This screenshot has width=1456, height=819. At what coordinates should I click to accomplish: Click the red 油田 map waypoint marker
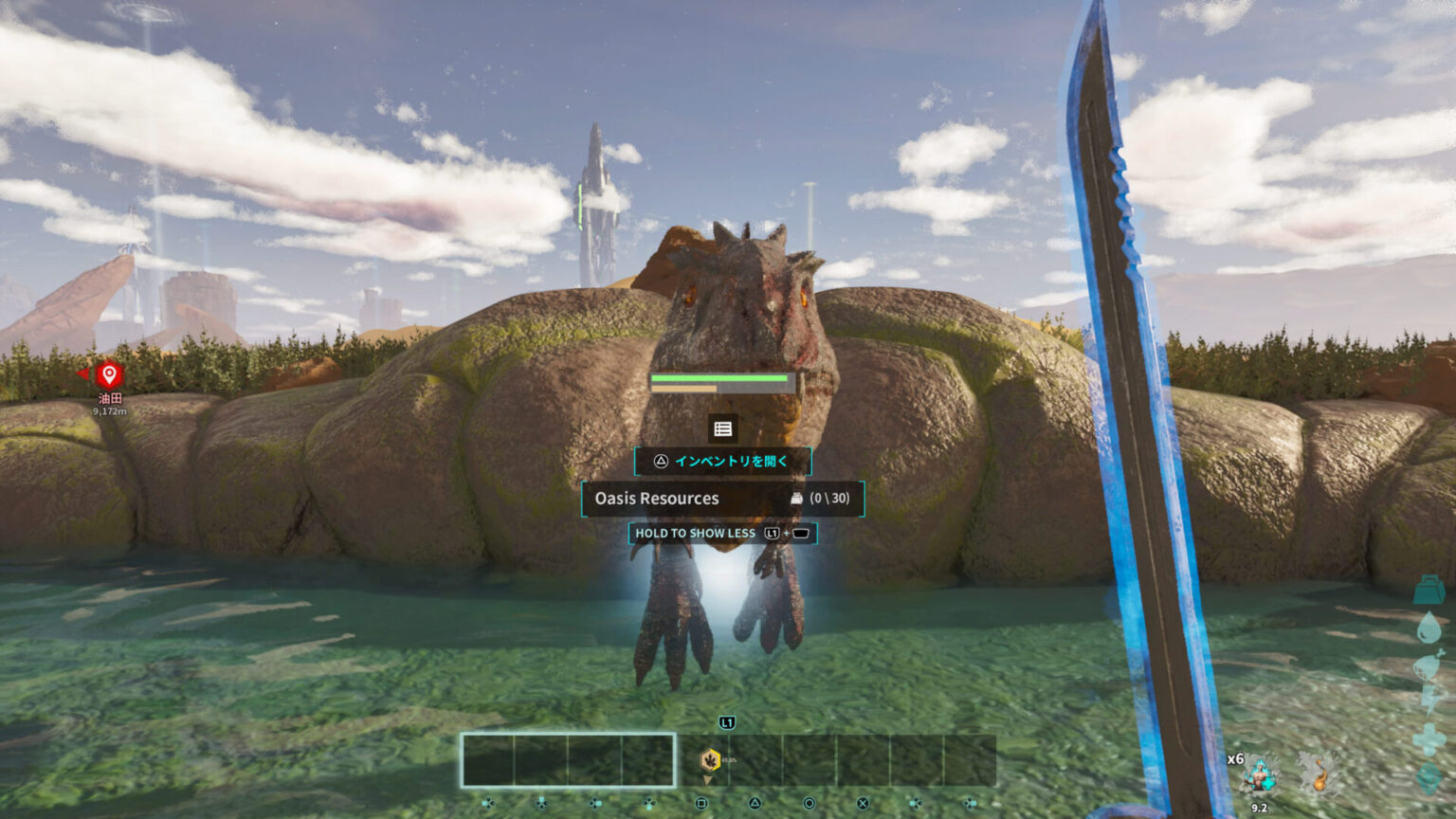coord(109,374)
